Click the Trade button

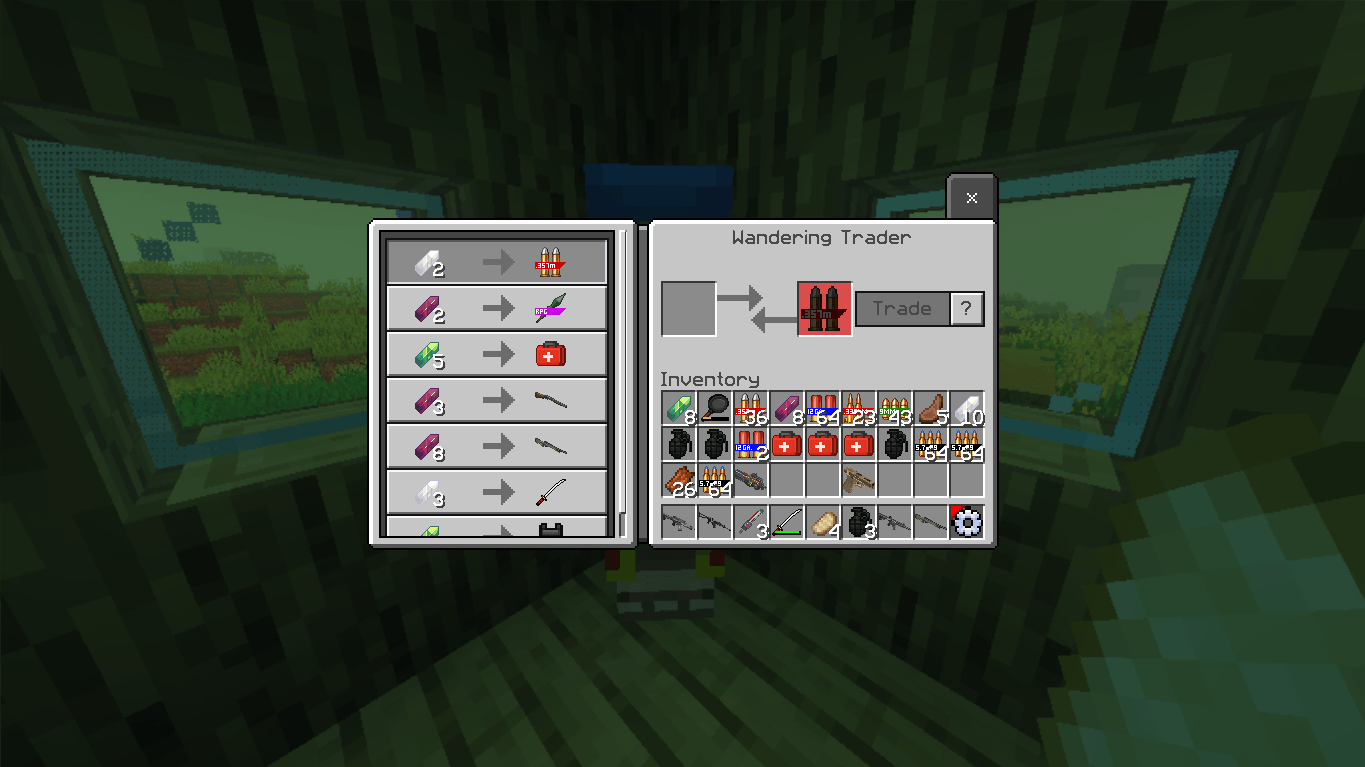coord(901,308)
